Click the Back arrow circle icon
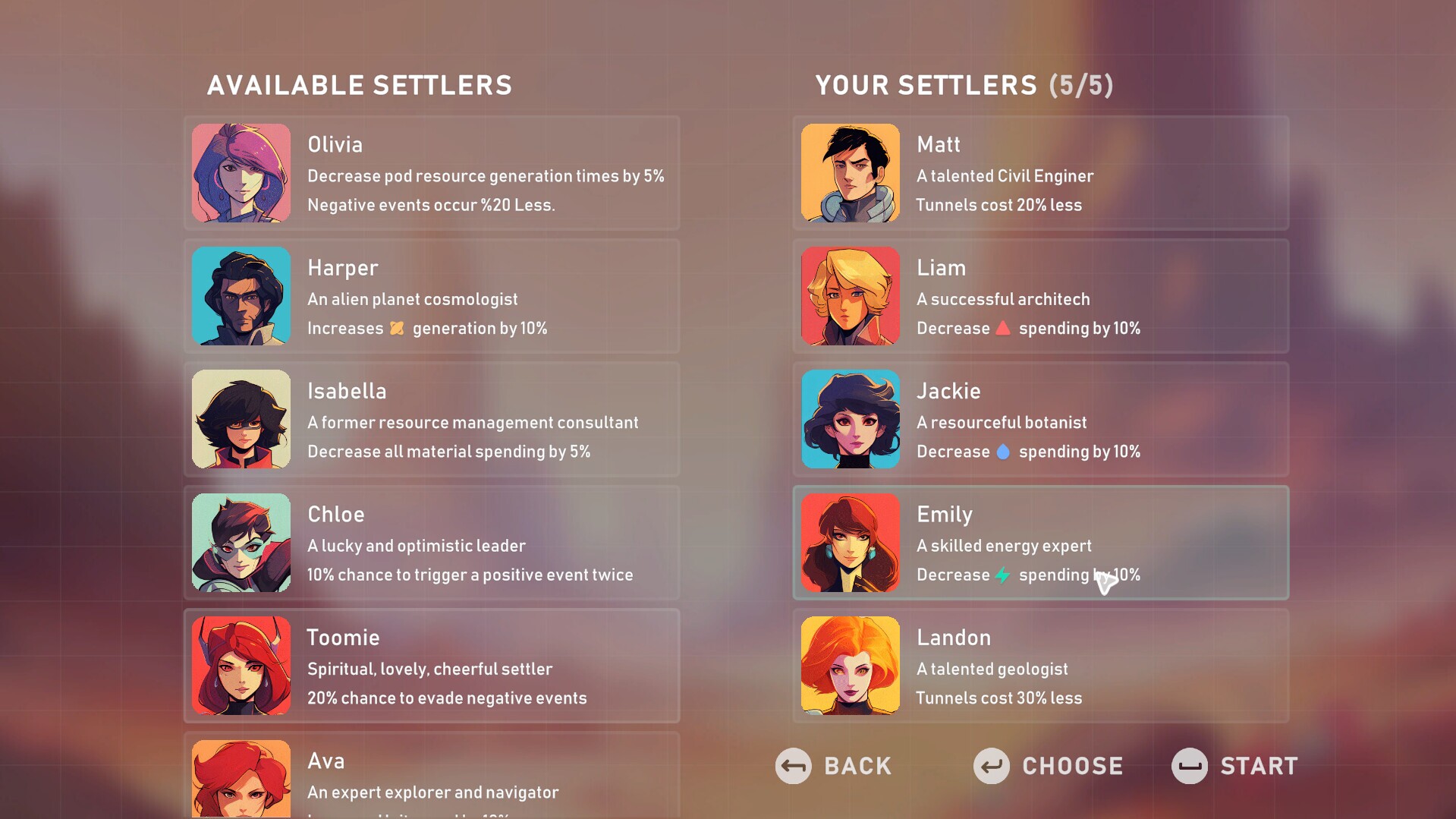This screenshot has width=1456, height=819. pos(794,767)
